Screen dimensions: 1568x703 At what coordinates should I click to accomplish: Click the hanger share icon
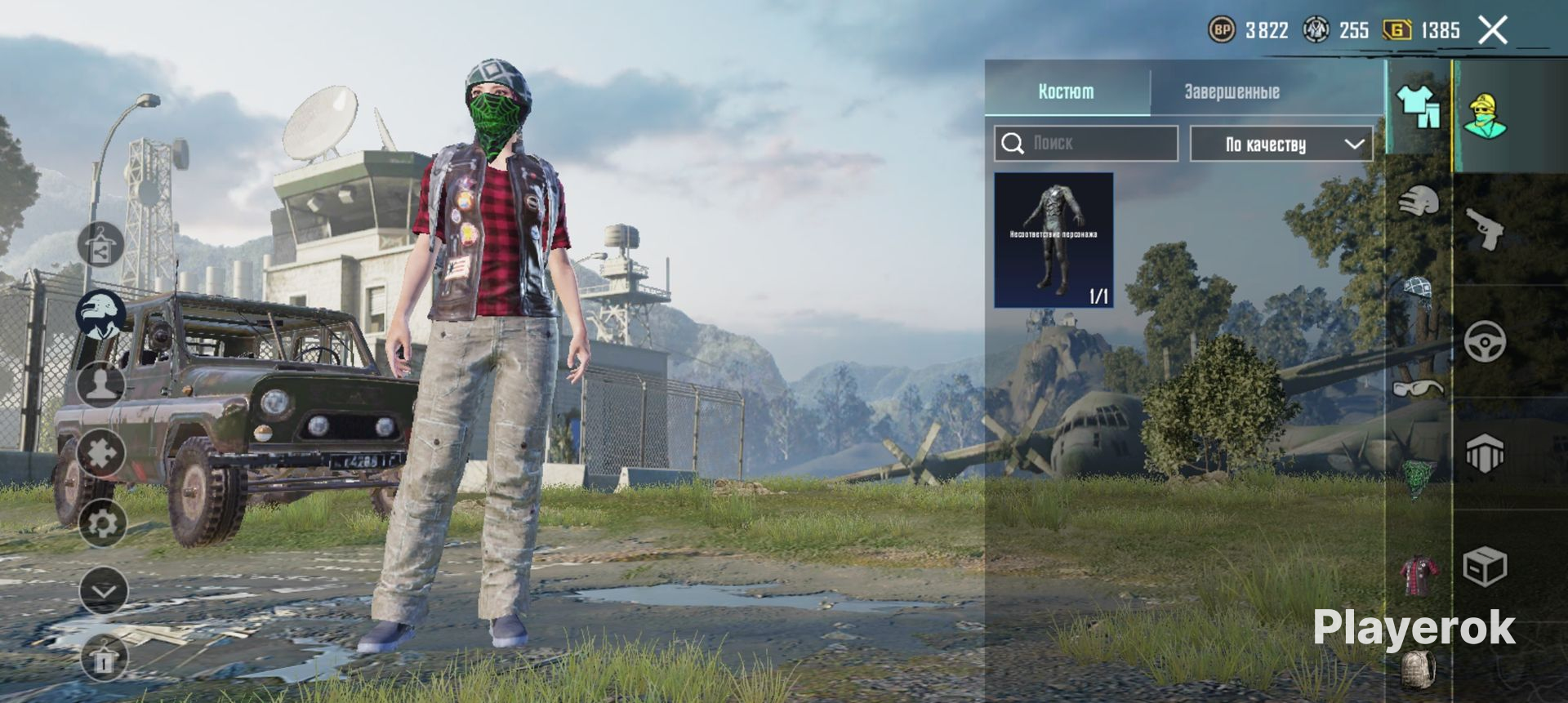point(101,245)
